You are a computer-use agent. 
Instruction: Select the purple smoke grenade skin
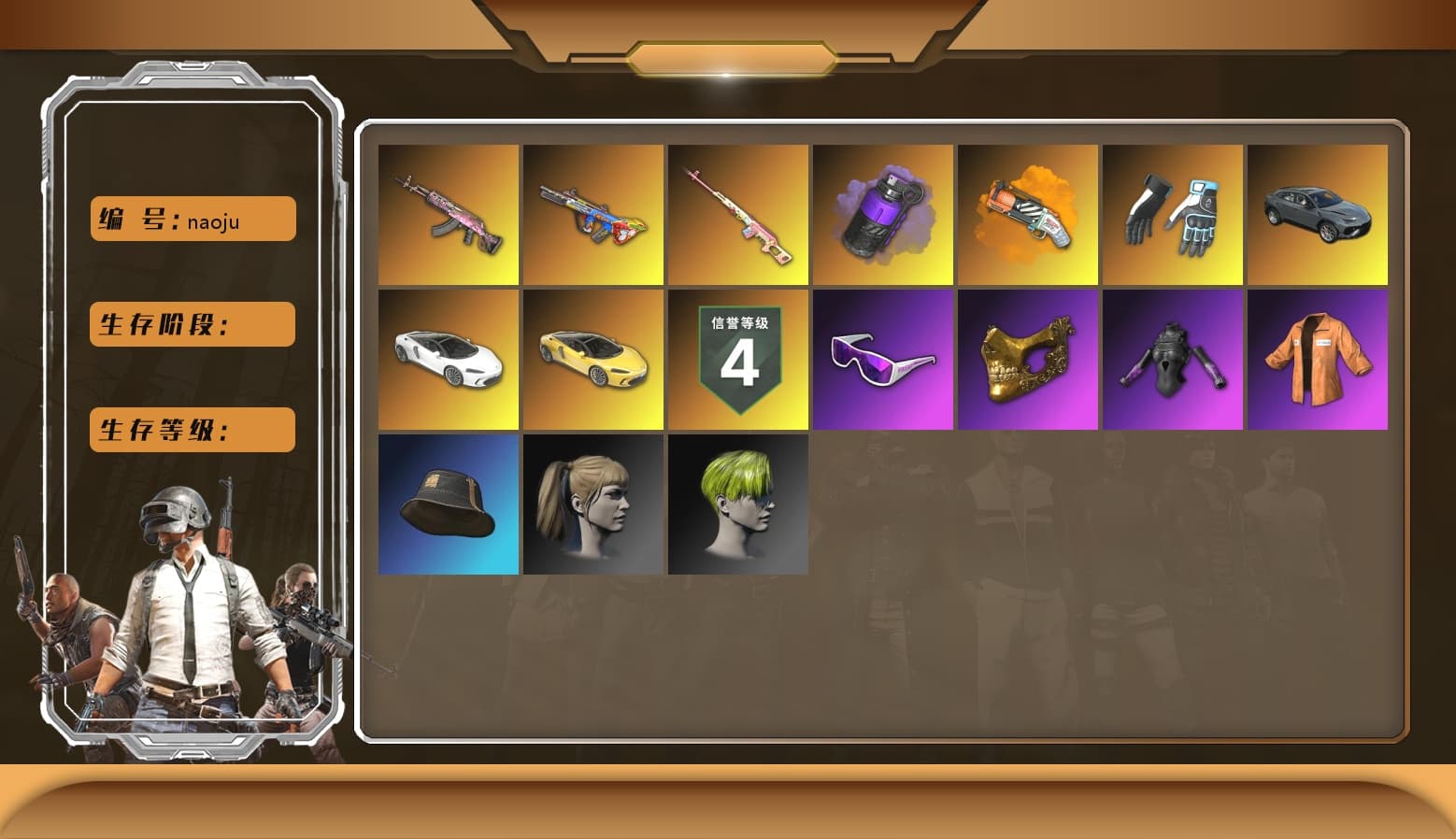pos(882,214)
